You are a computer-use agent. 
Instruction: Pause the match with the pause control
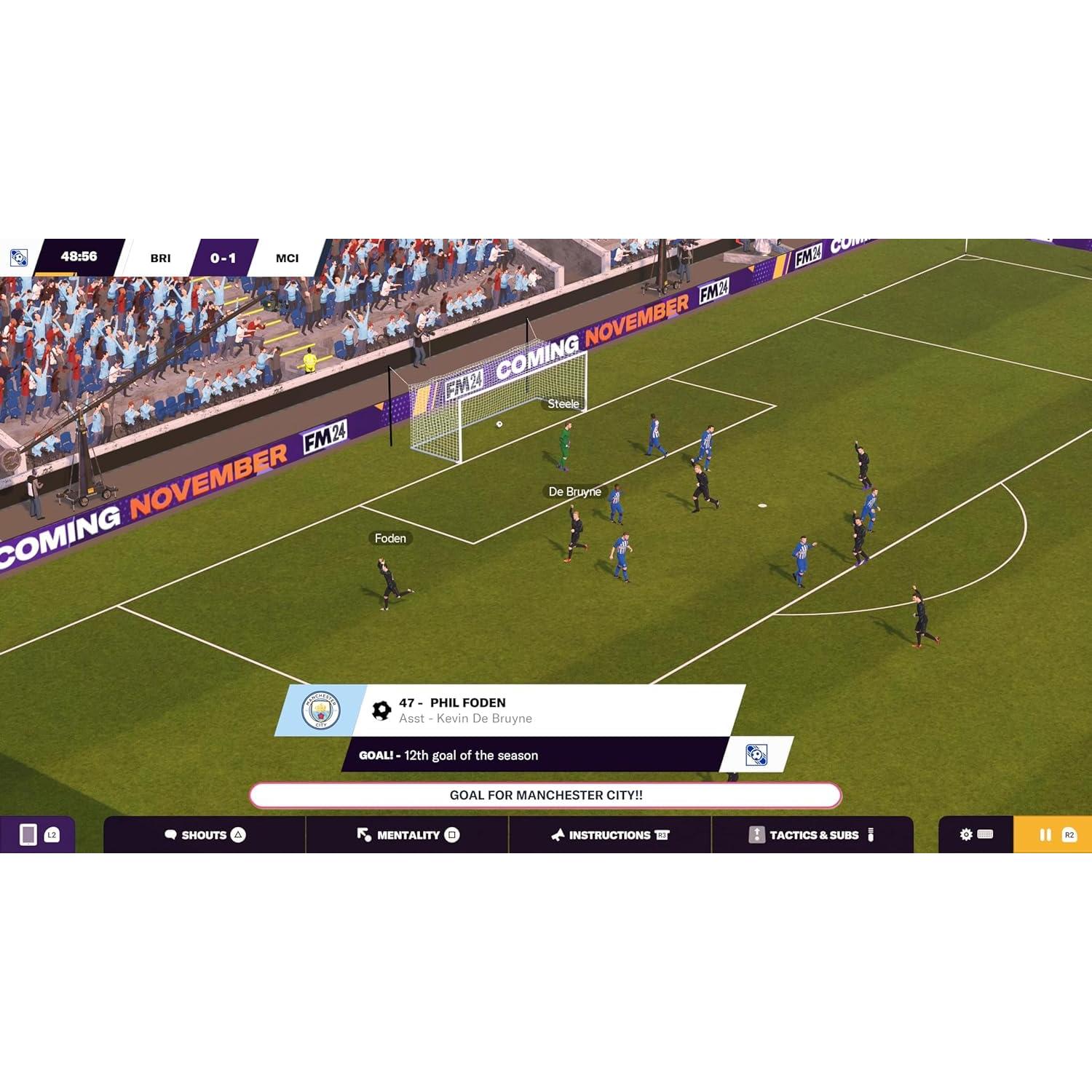click(x=1046, y=834)
